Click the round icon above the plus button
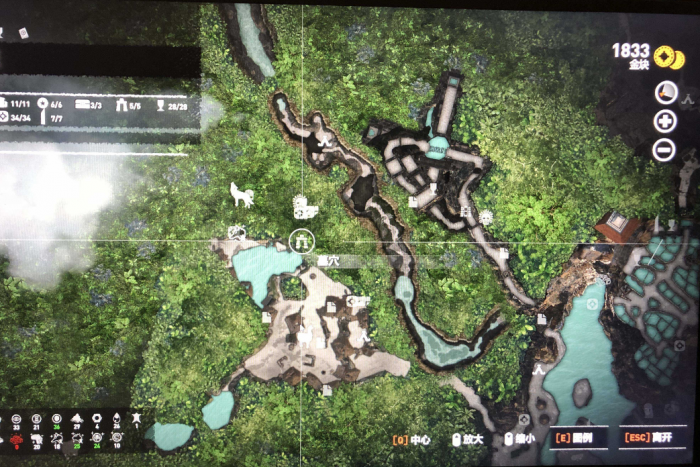The width and height of the screenshot is (700, 467). click(x=665, y=93)
